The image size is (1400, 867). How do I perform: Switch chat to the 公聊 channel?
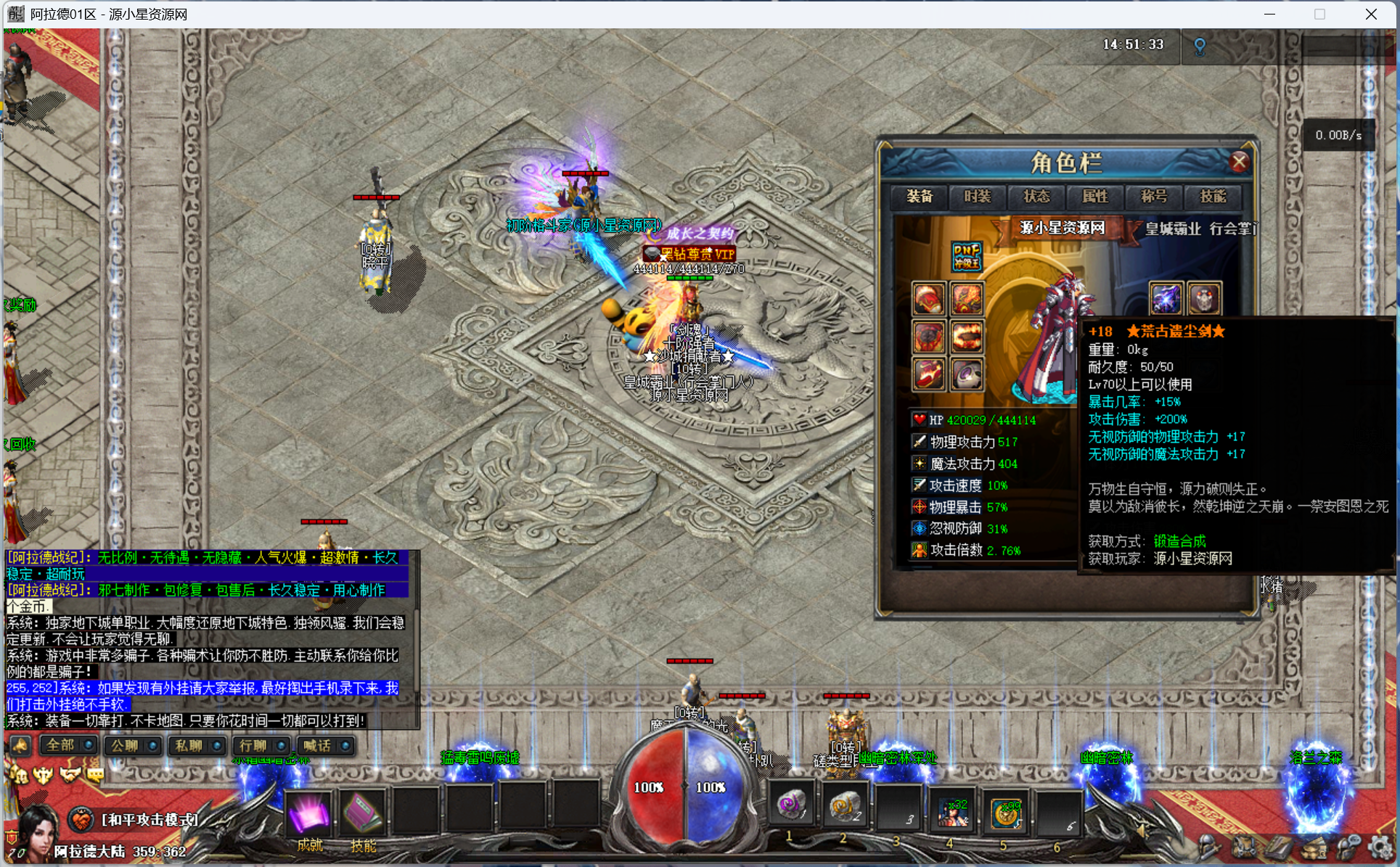[131, 745]
